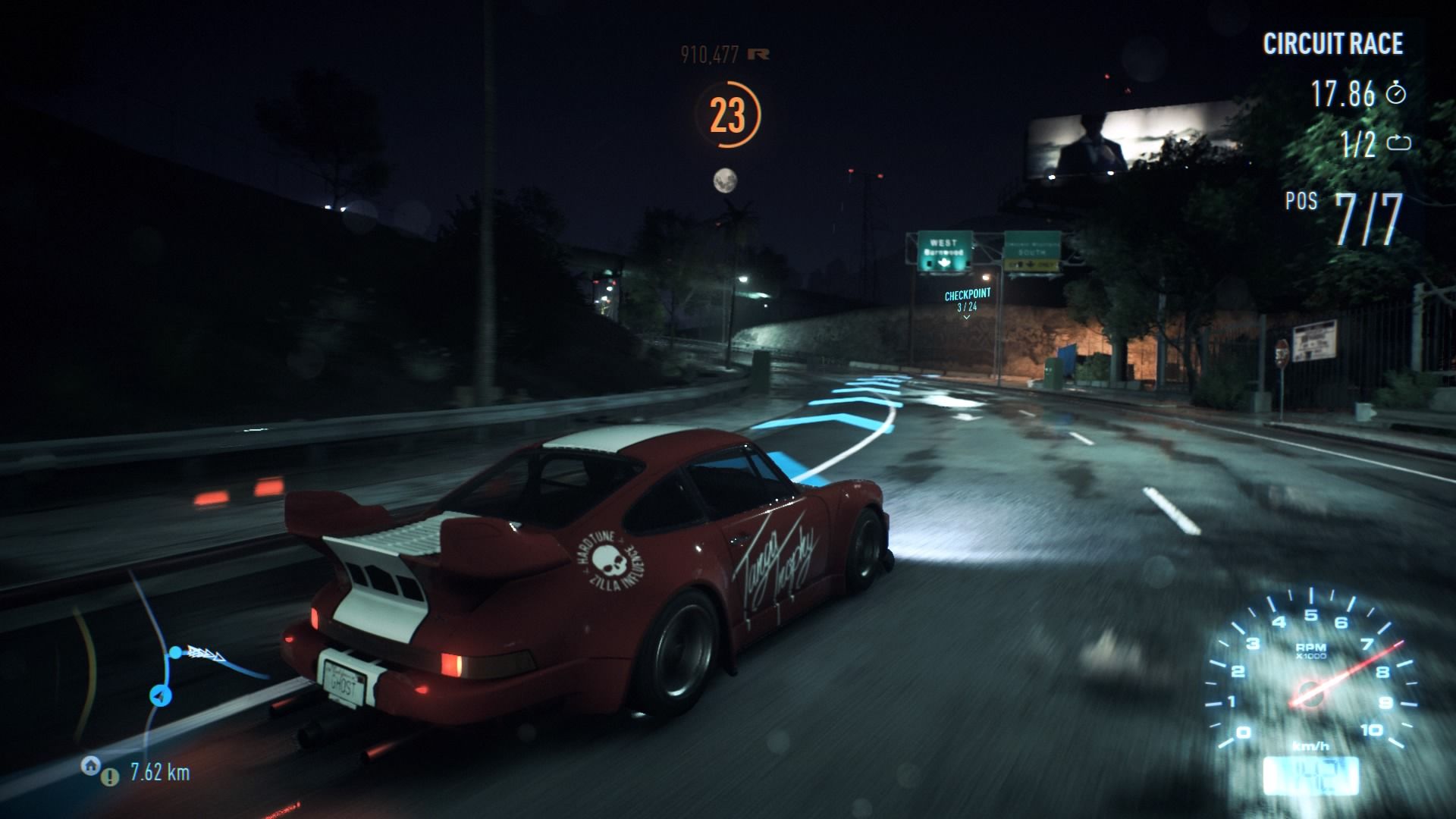Open the exclamation alert icon

tap(111, 777)
